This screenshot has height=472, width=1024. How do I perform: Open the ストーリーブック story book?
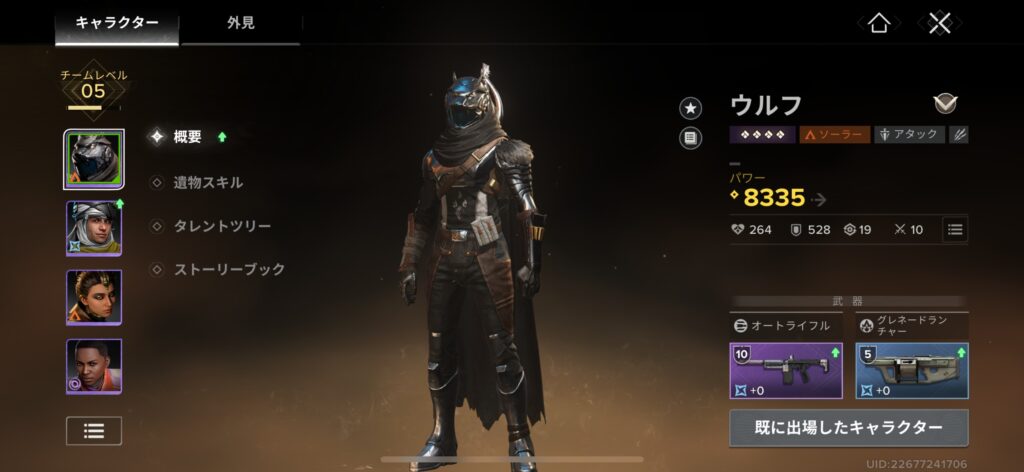click(x=228, y=269)
